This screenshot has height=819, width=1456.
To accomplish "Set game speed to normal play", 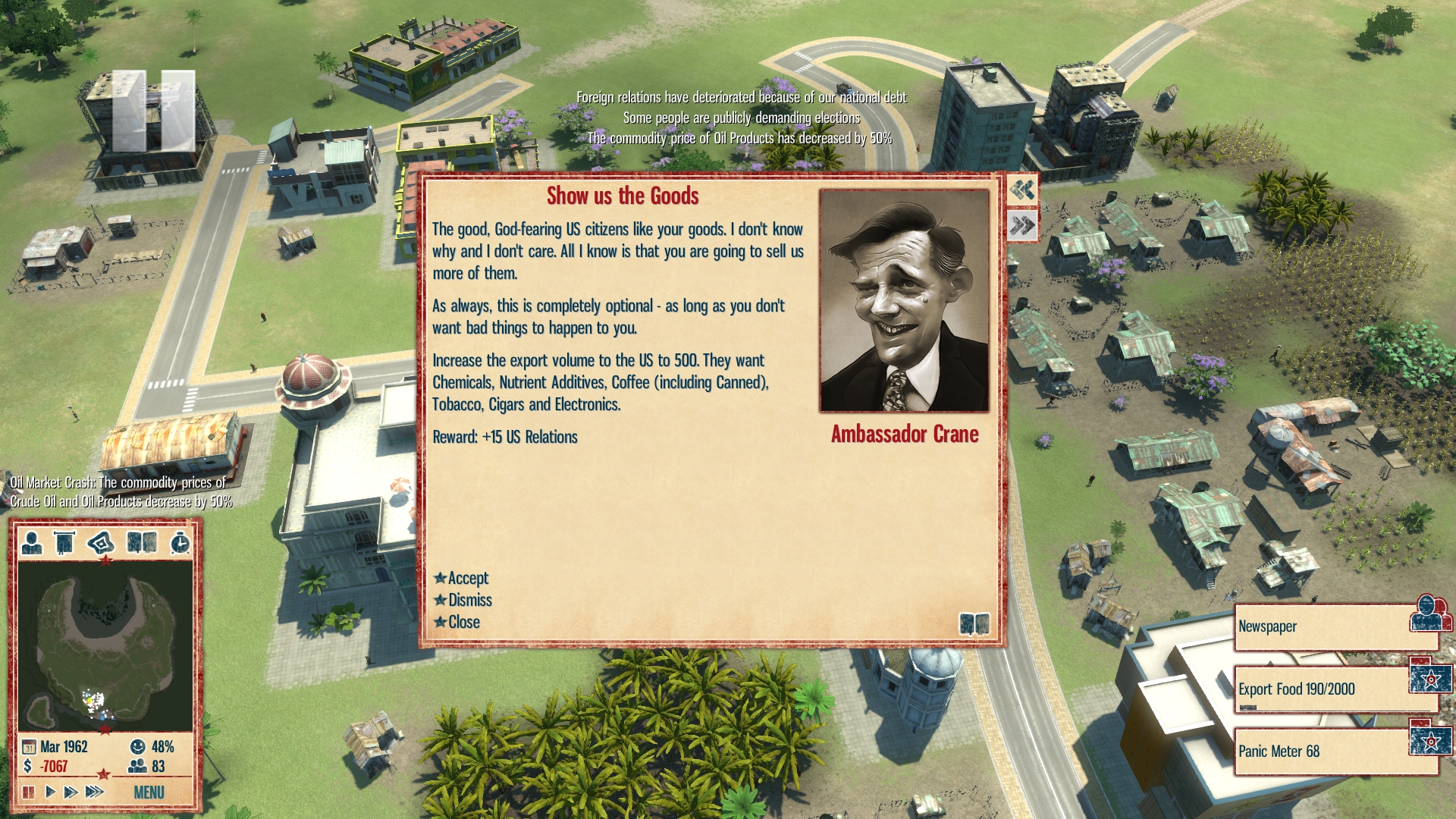I will coord(50,792).
